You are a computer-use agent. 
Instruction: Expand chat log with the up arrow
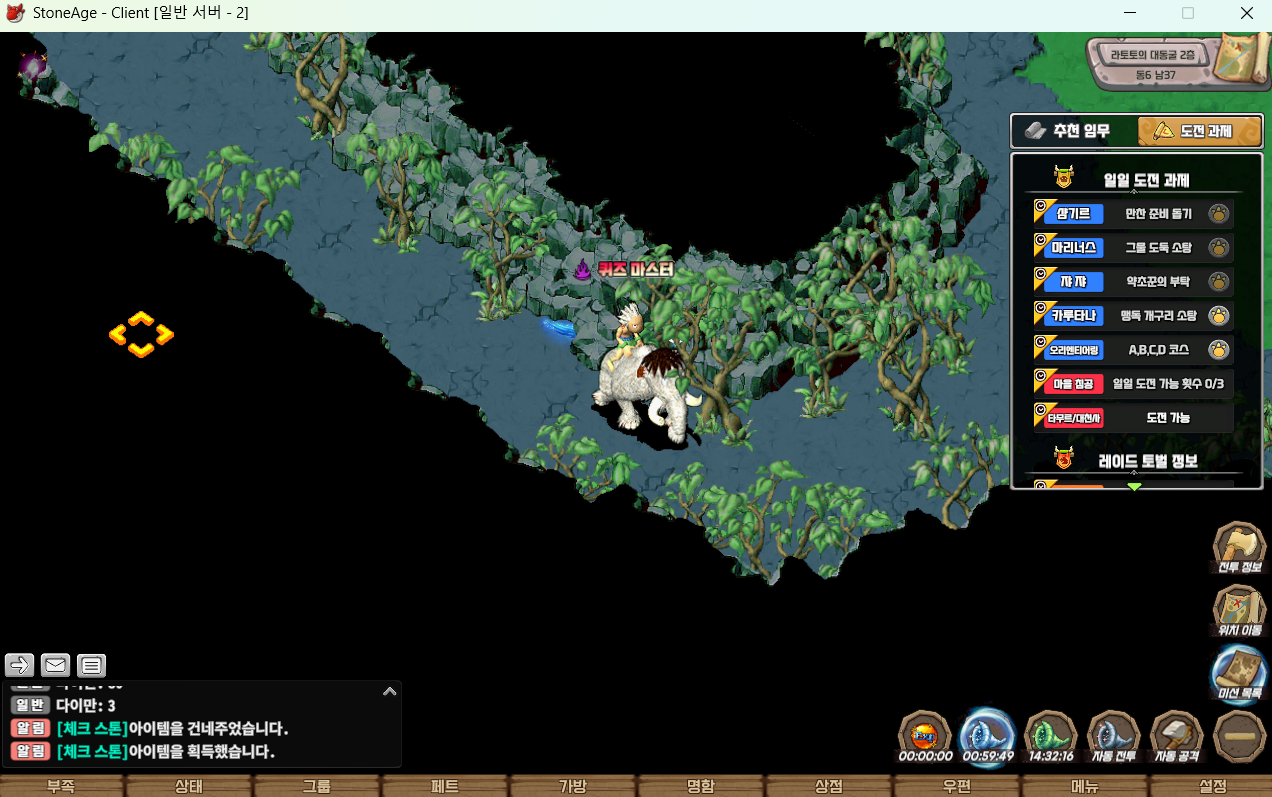[x=390, y=690]
